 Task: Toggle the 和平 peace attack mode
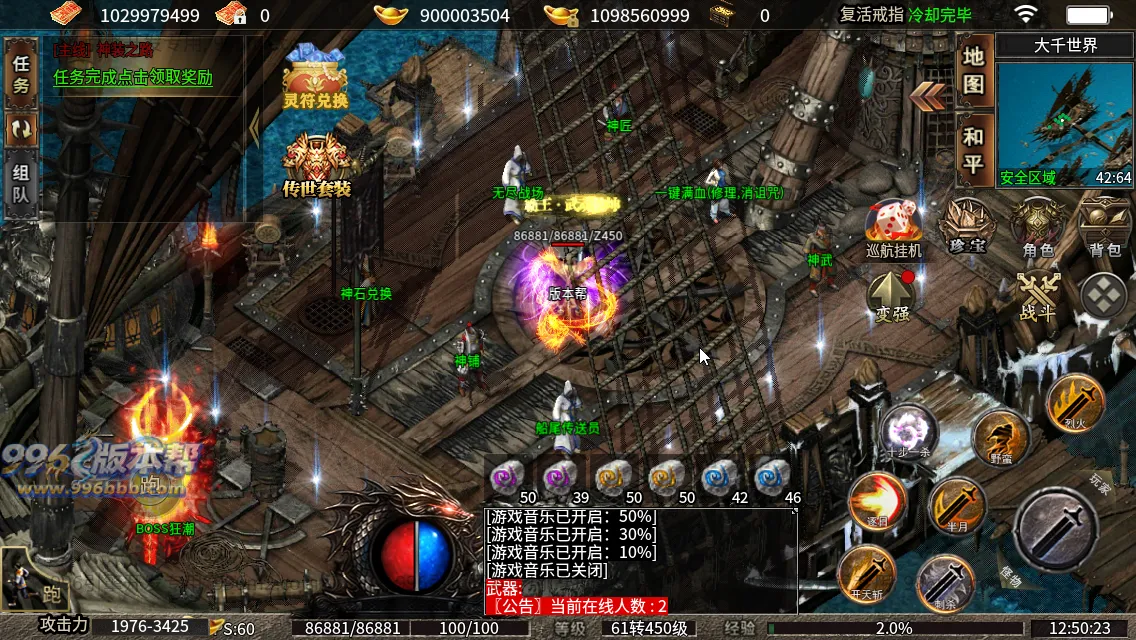pos(973,150)
